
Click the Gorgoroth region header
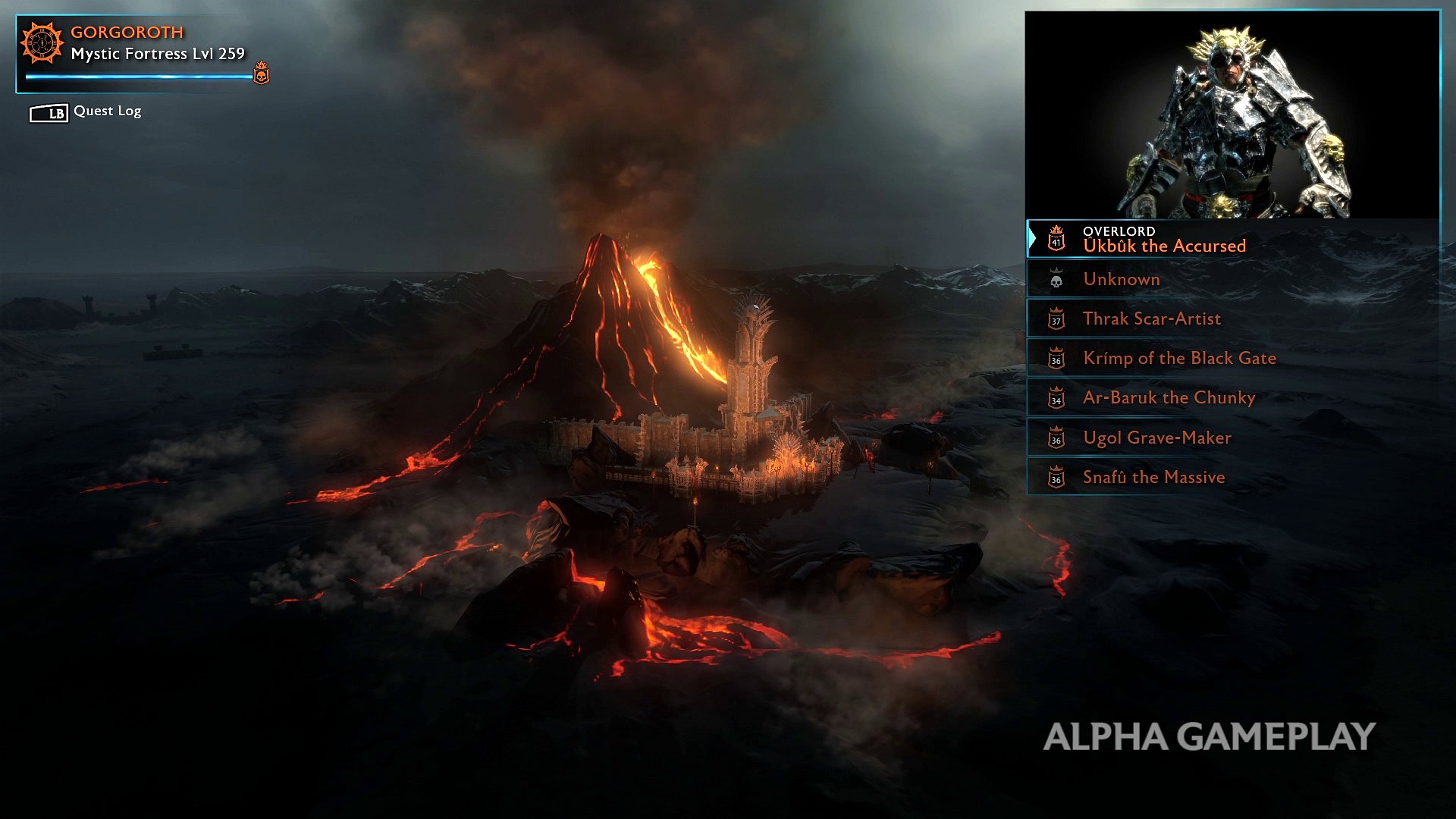click(127, 33)
